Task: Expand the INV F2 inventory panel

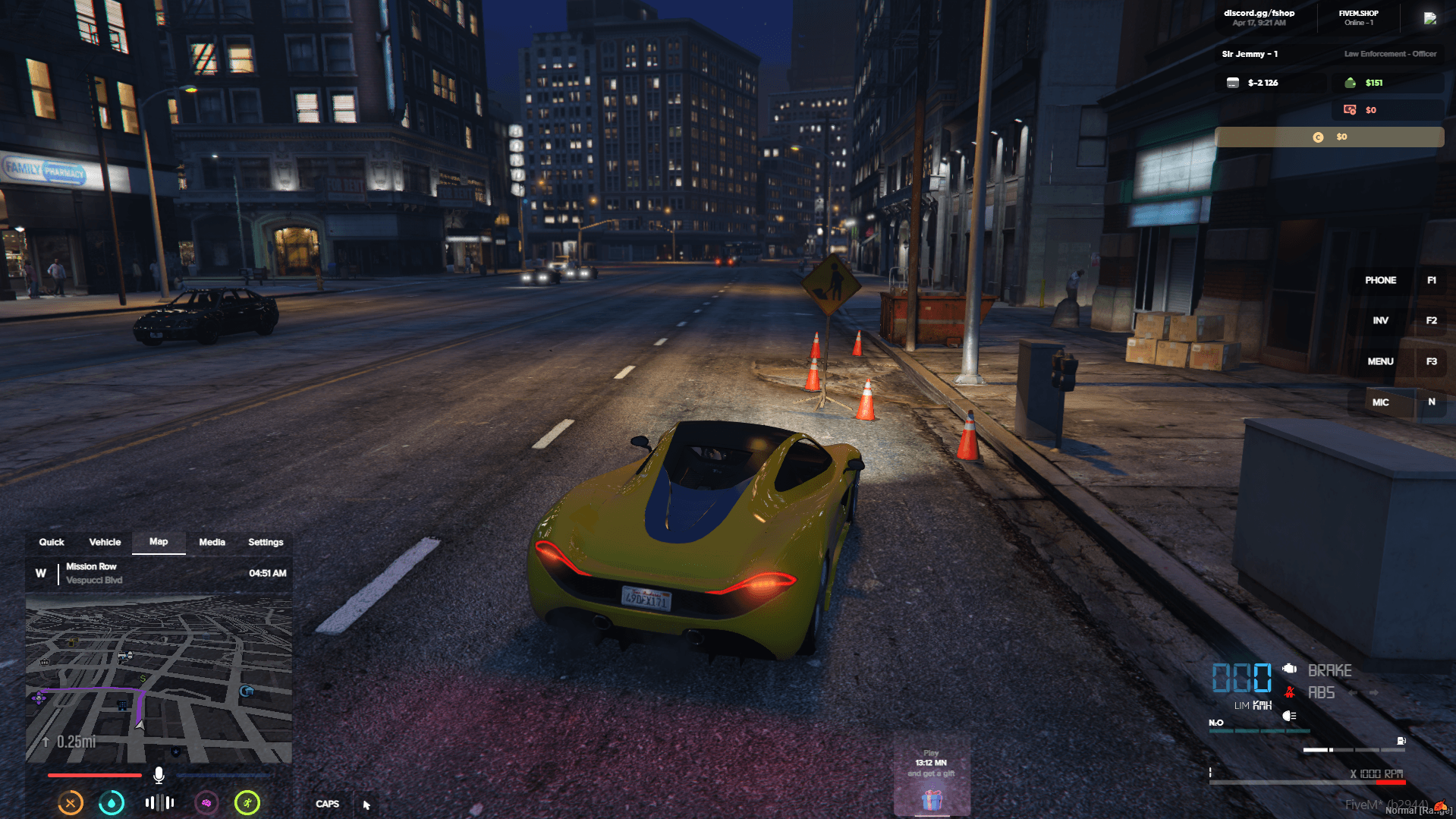Action: click(1380, 320)
